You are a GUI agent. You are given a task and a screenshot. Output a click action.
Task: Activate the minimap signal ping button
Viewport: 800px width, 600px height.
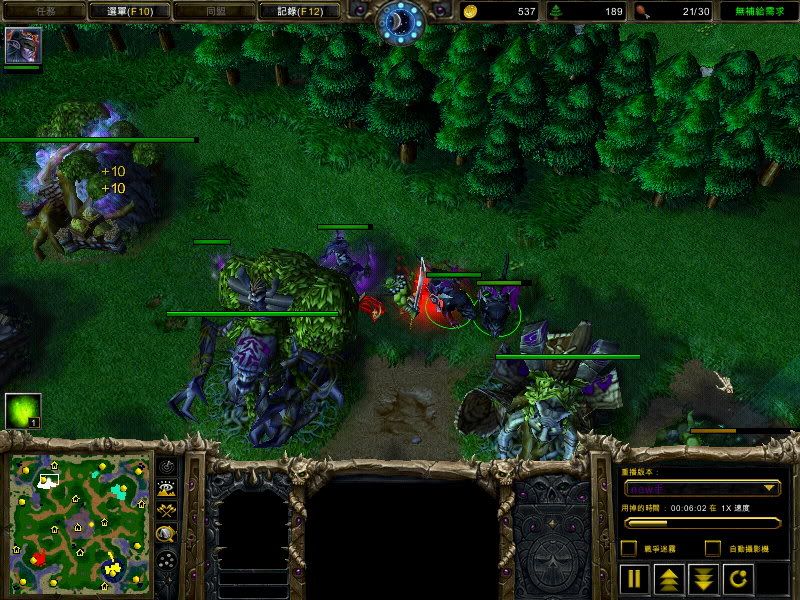167,466
